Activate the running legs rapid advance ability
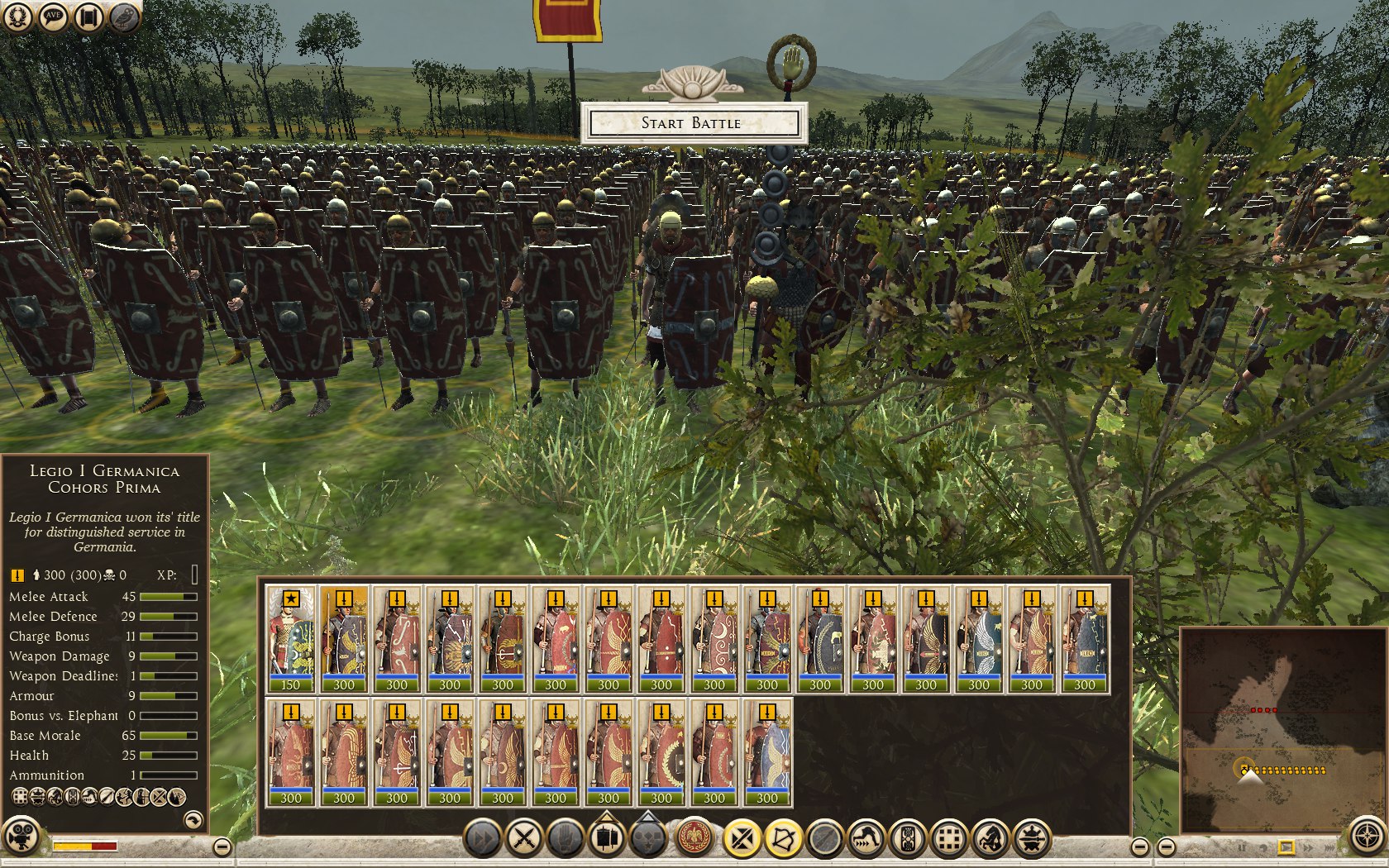The image size is (1389, 868). [x=866, y=839]
